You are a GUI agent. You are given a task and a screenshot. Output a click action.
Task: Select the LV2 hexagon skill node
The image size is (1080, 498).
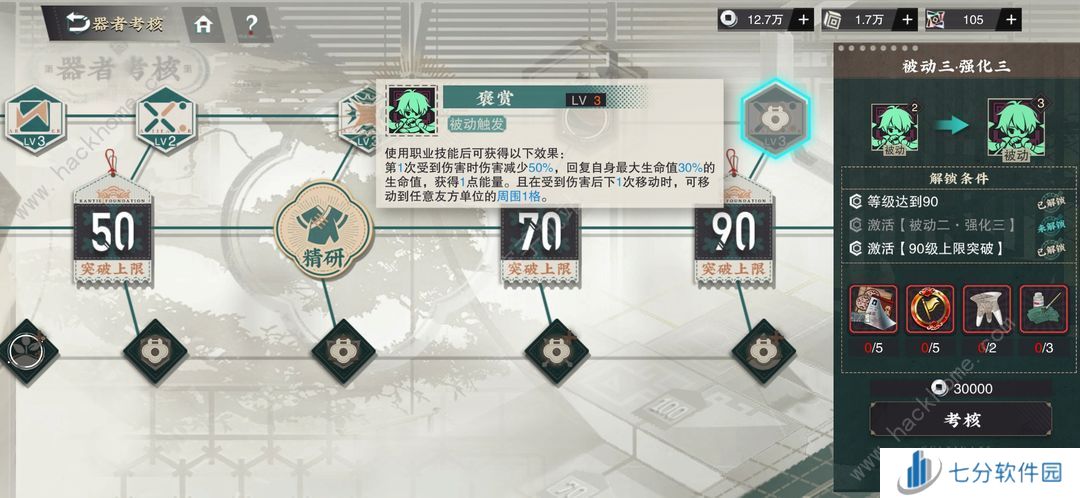[x=163, y=116]
